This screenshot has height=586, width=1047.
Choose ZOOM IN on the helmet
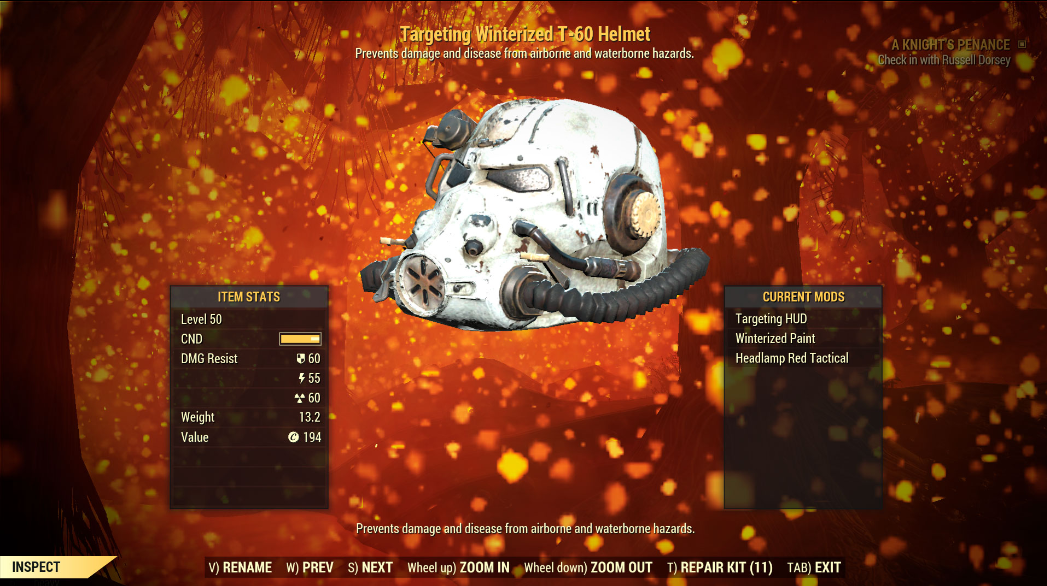(x=458, y=568)
